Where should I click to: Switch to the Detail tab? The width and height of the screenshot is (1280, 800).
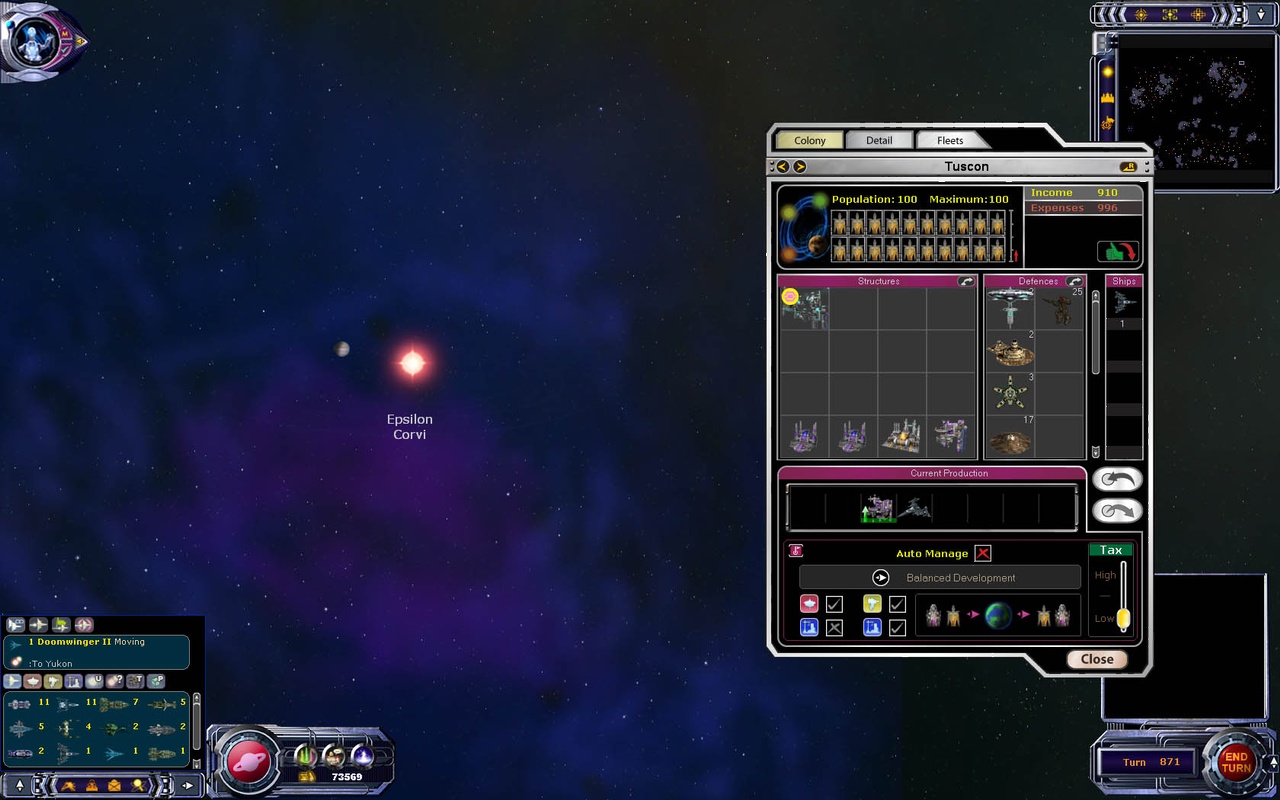coord(879,140)
